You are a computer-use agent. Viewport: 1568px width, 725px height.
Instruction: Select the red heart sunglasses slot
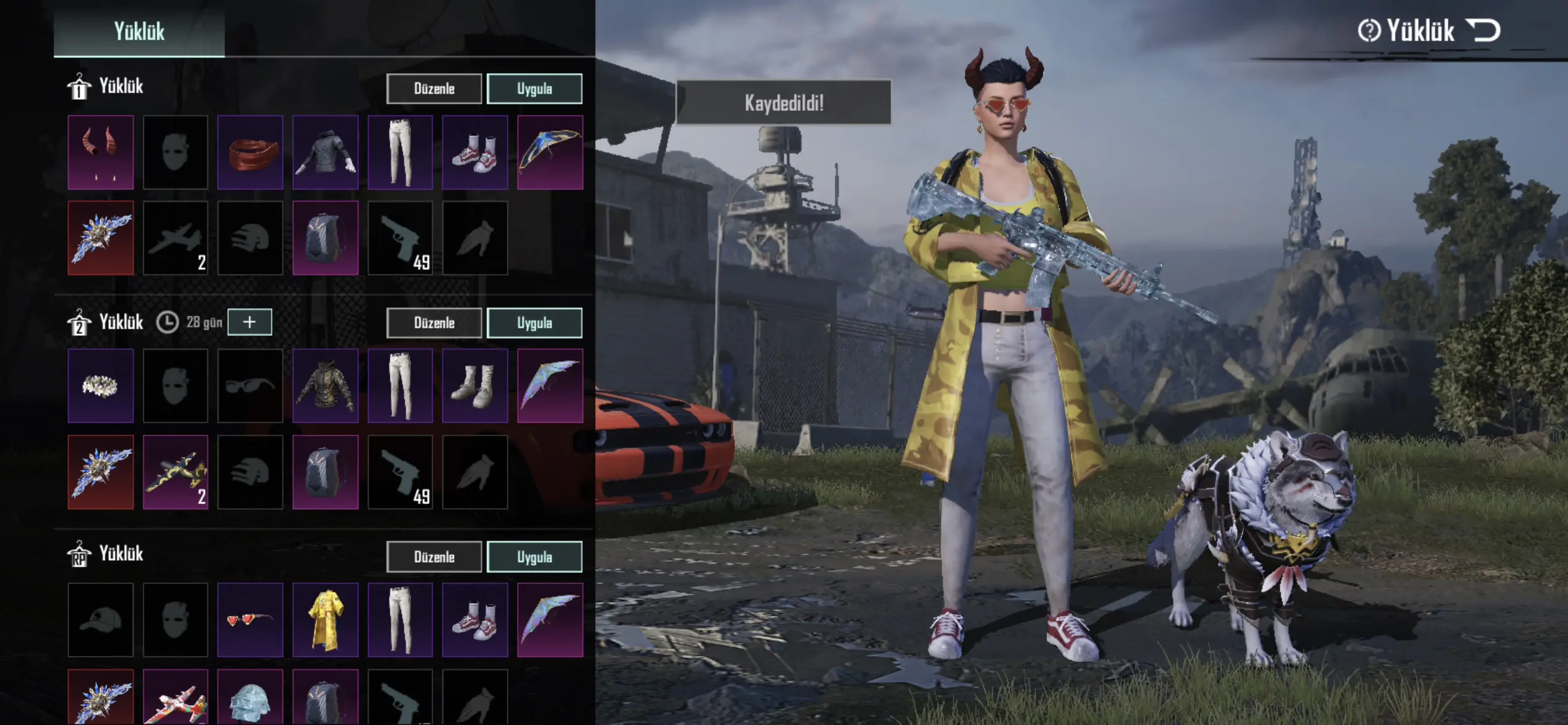pyautogui.click(x=250, y=620)
